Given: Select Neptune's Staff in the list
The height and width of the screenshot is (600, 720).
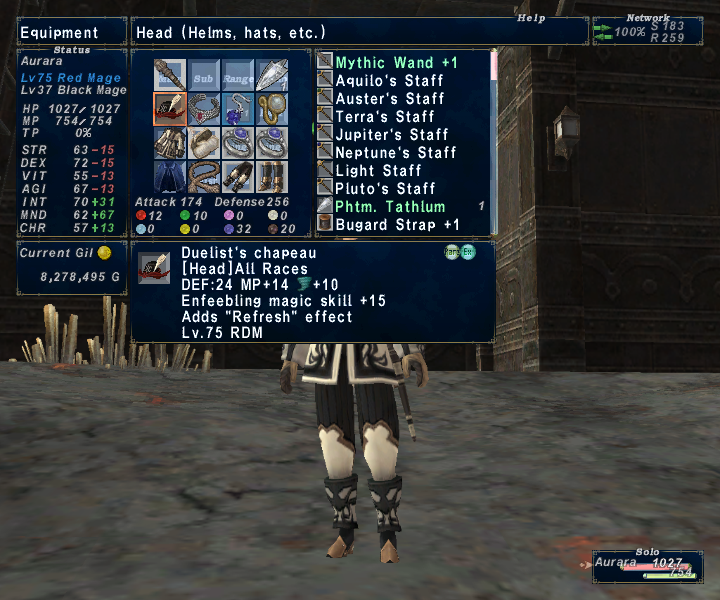Looking at the screenshot, I should 396,153.
